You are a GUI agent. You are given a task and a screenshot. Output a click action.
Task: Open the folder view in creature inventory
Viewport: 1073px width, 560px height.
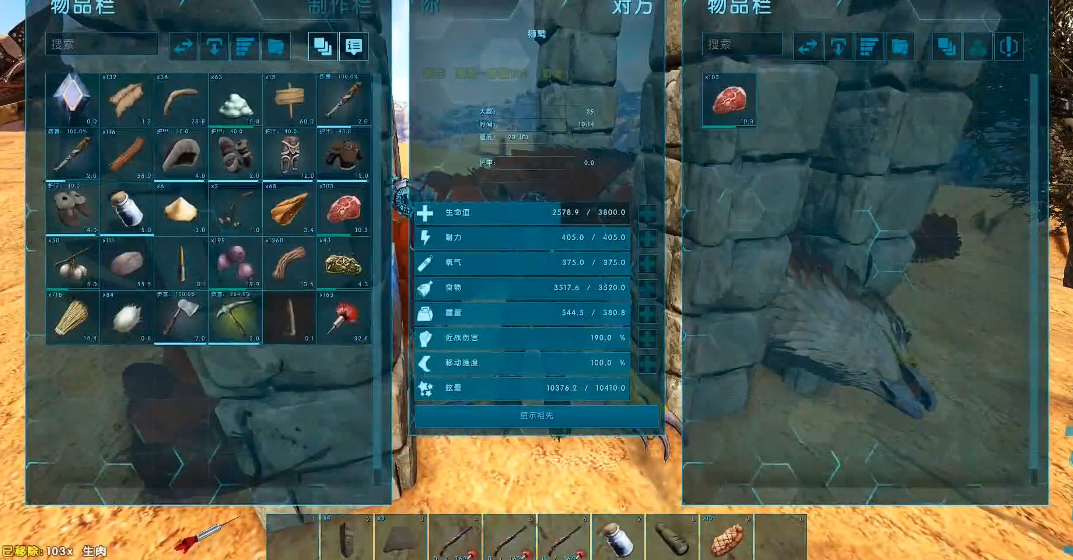pyautogui.click(x=900, y=46)
